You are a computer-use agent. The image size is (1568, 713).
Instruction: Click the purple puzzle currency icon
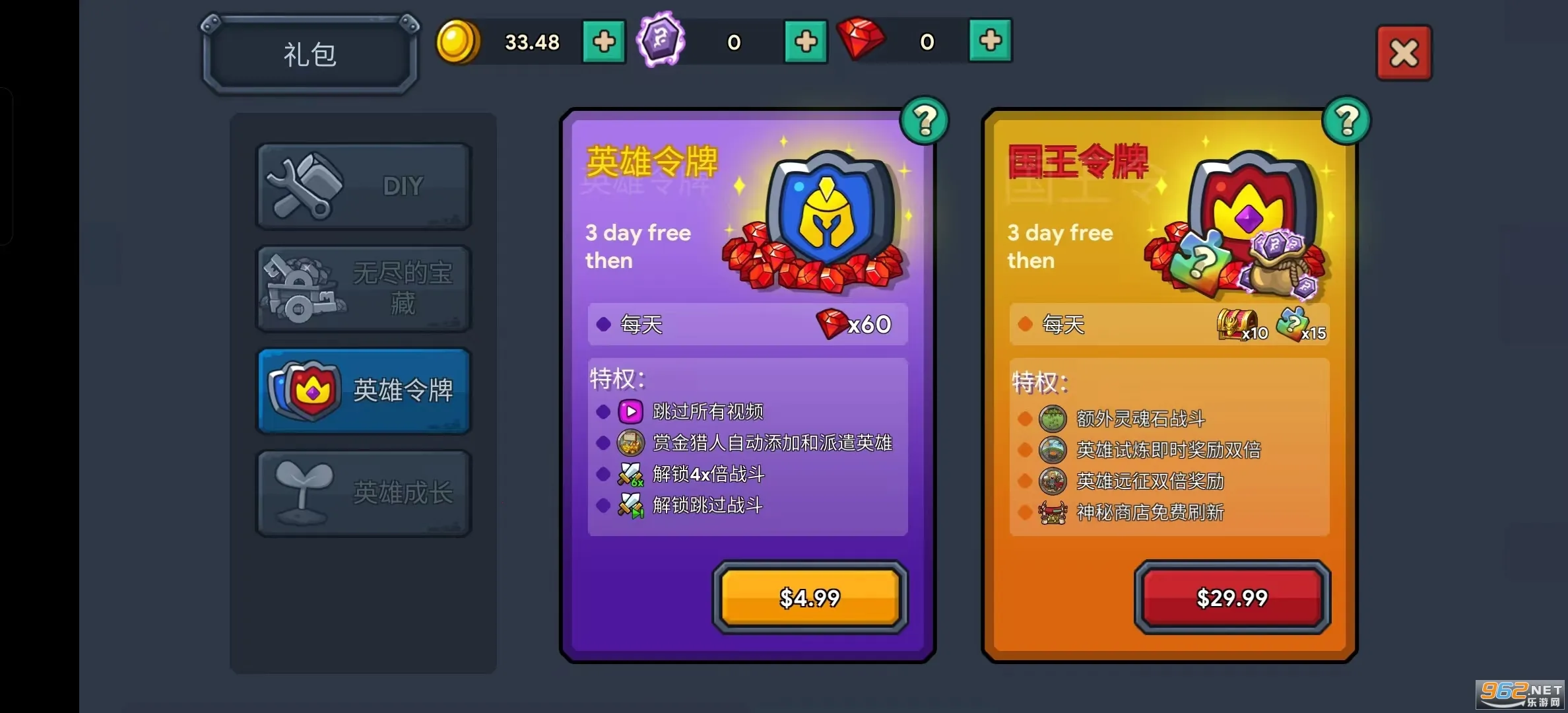click(x=661, y=41)
